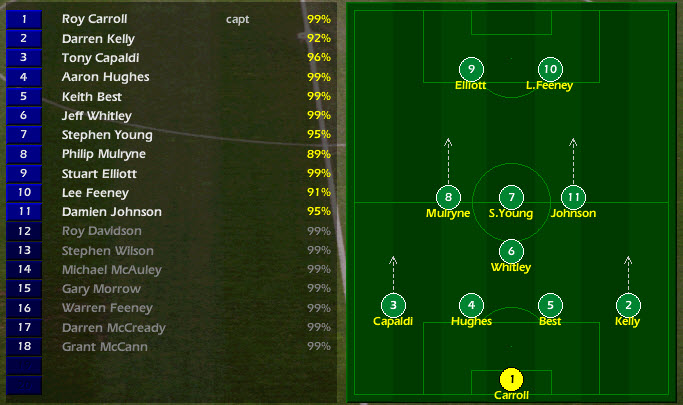Choose Best's number 5 defender marker
The width and height of the screenshot is (683, 405).
(550, 305)
